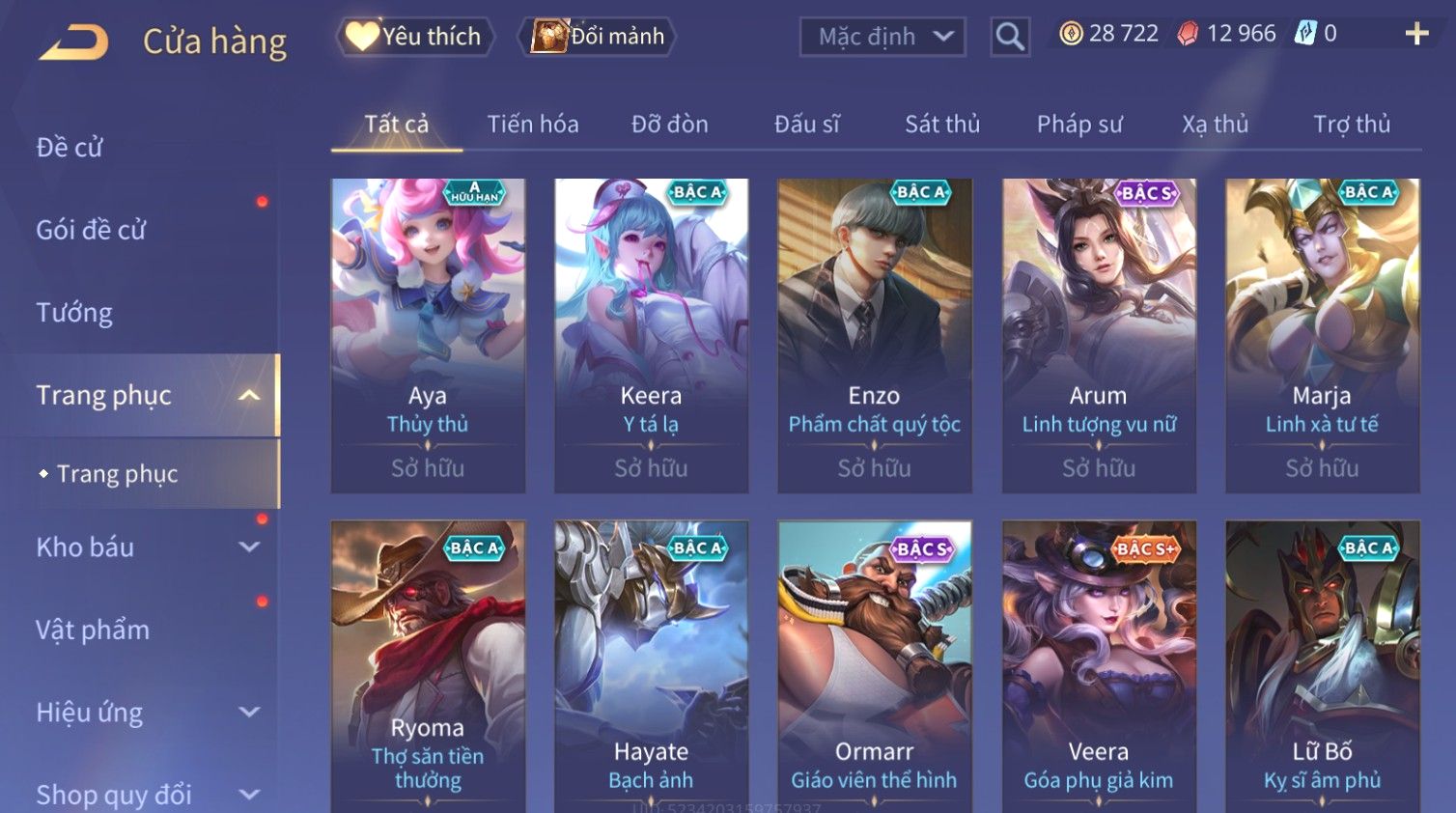View the Xạ thủ skins tab
Screen dimensions: 1456x813
tap(1215, 125)
